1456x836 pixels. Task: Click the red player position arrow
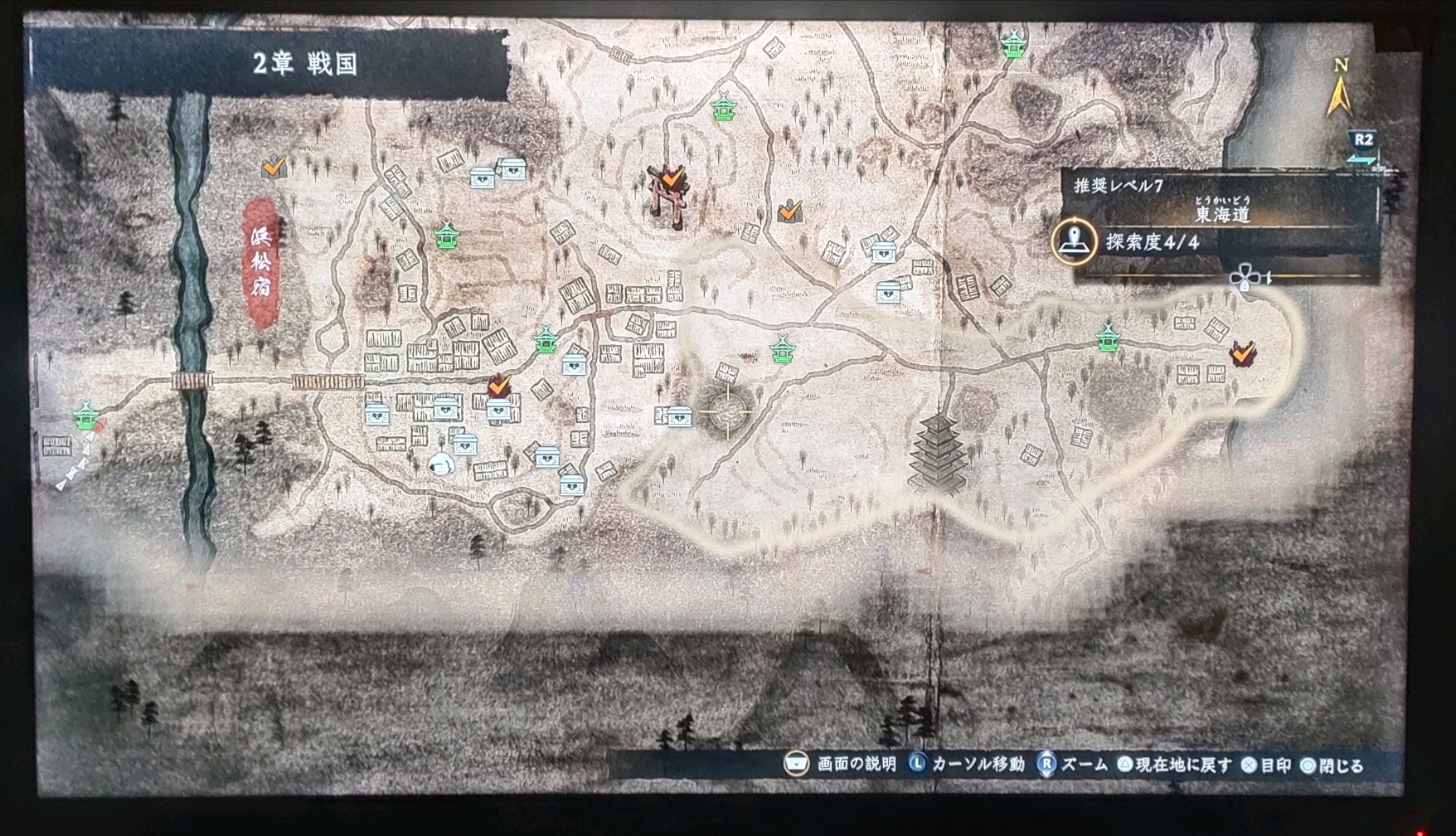[99, 427]
